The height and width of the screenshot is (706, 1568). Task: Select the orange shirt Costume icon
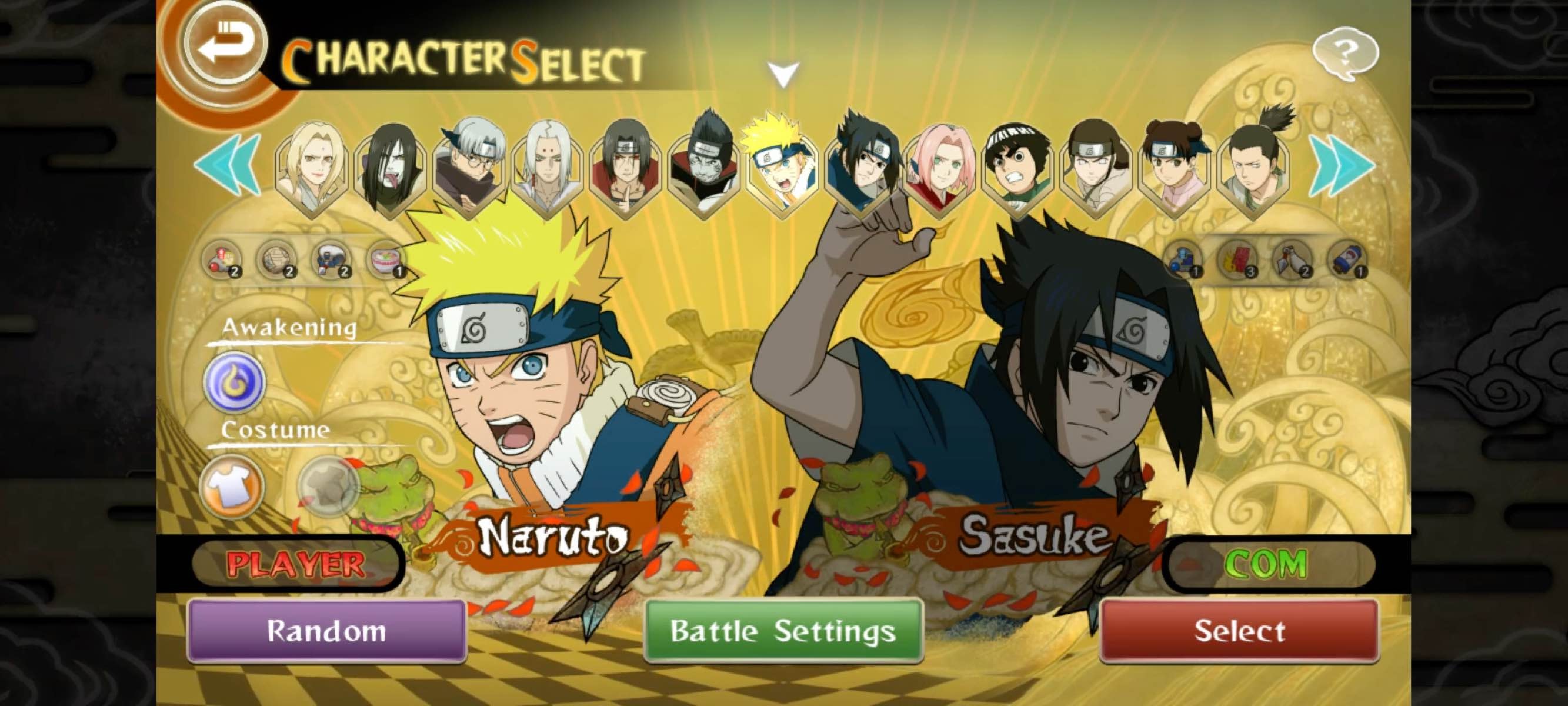pos(231,486)
